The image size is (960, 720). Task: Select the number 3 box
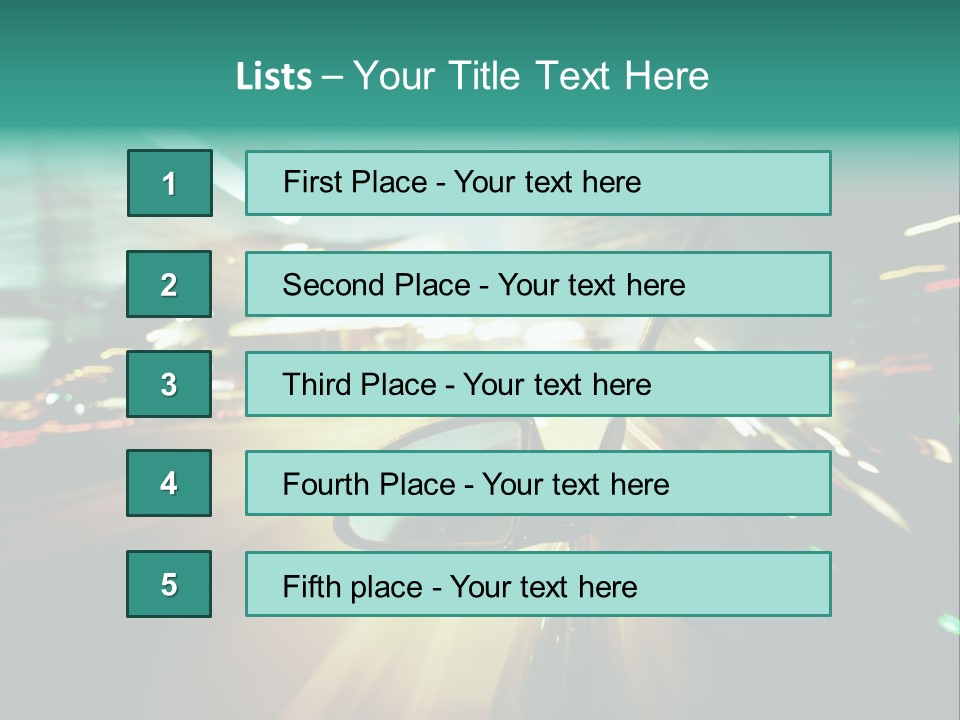(169, 384)
